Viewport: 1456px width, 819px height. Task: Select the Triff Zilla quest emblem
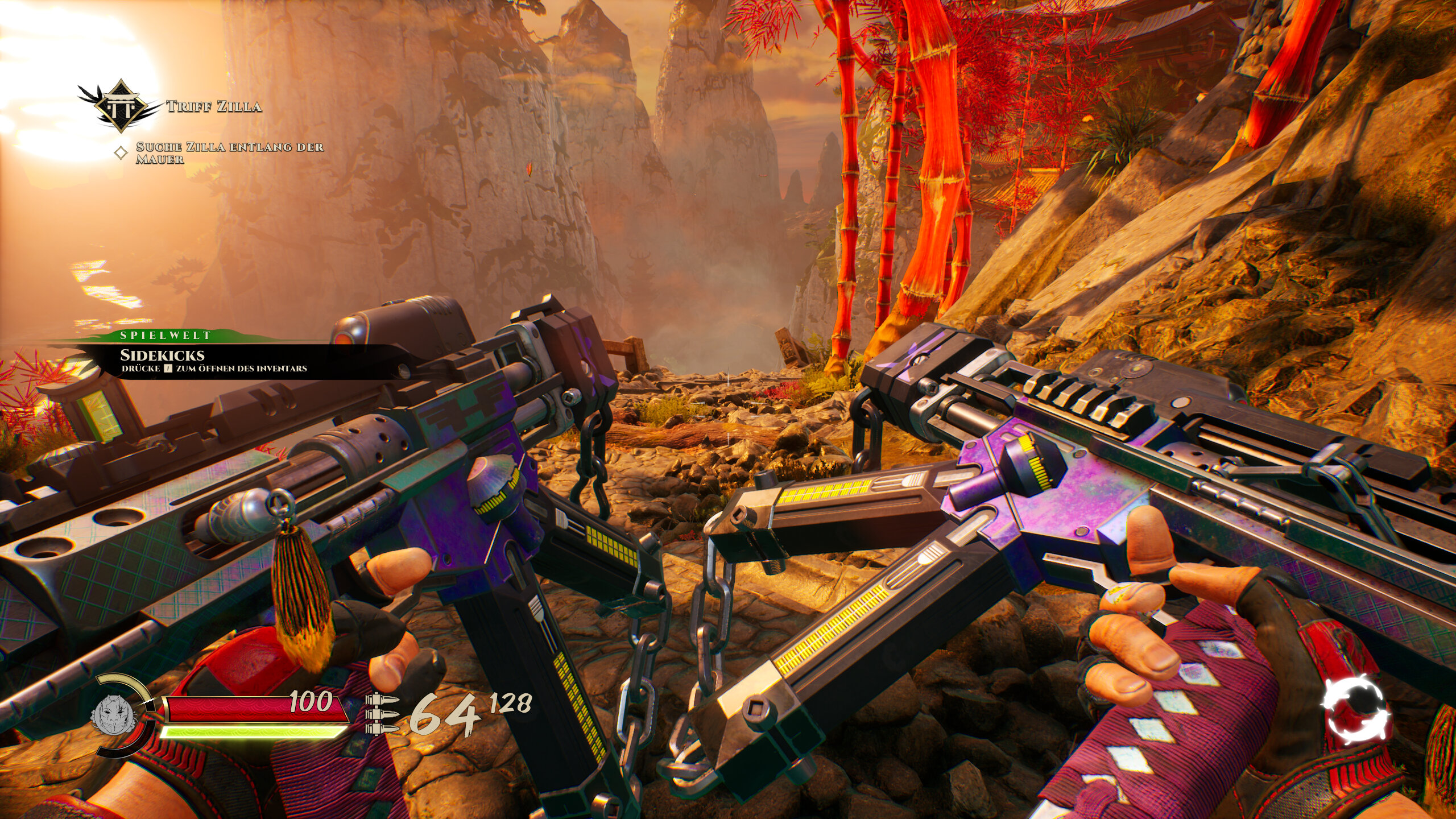click(120, 105)
